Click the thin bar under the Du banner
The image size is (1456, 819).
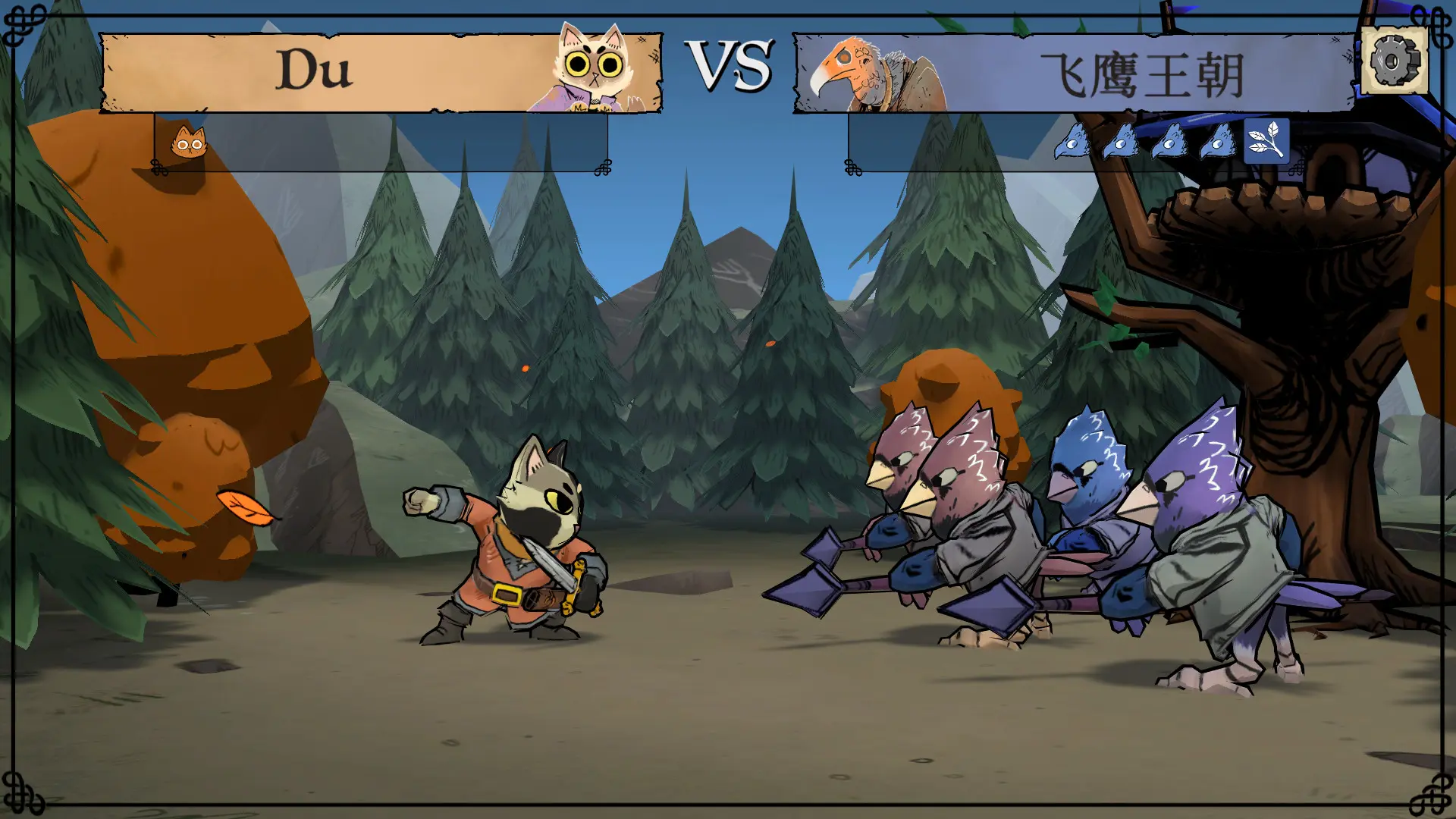[x=379, y=144]
